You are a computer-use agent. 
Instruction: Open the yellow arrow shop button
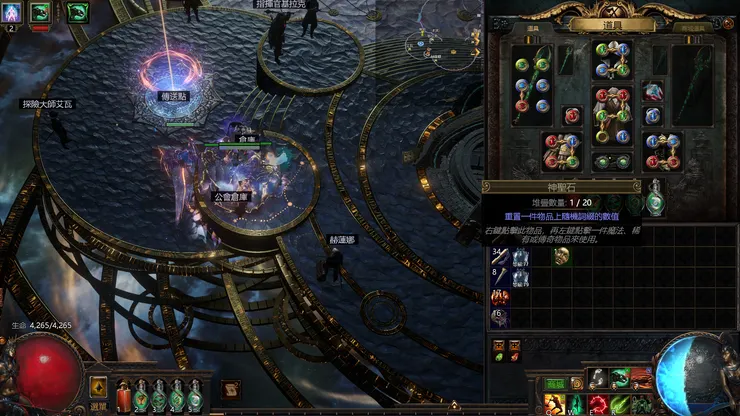click(99, 386)
